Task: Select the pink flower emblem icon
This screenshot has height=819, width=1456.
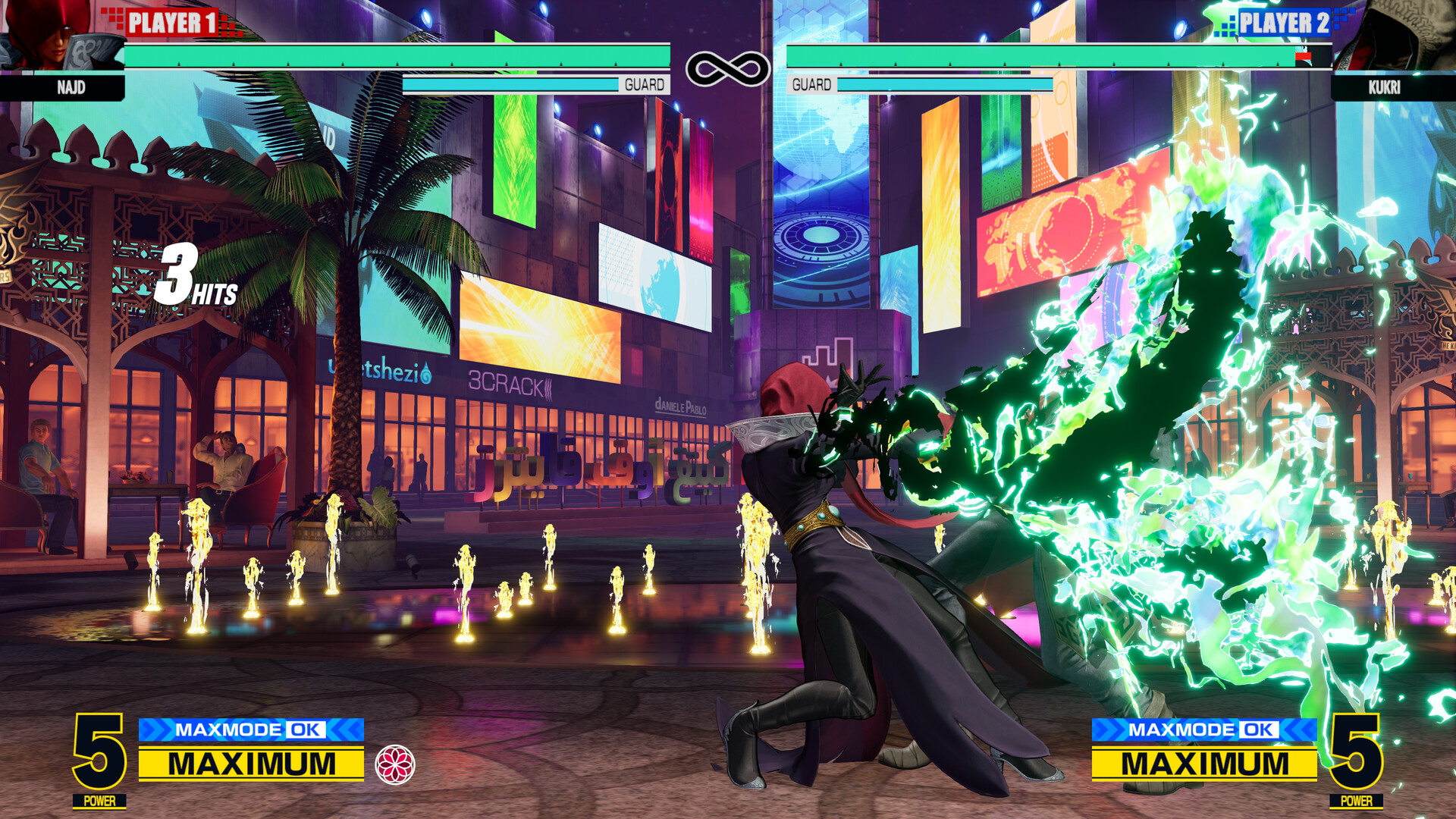Action: click(x=395, y=764)
